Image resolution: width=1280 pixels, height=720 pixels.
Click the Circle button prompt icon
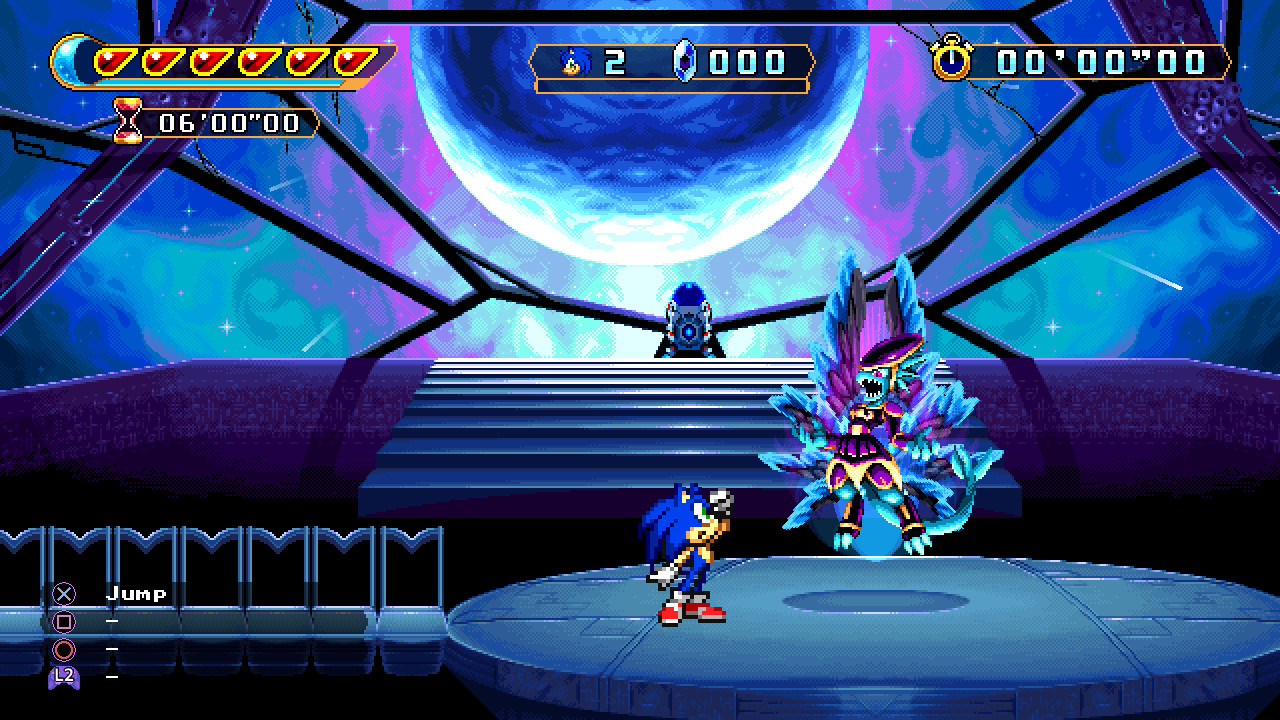pos(66,650)
